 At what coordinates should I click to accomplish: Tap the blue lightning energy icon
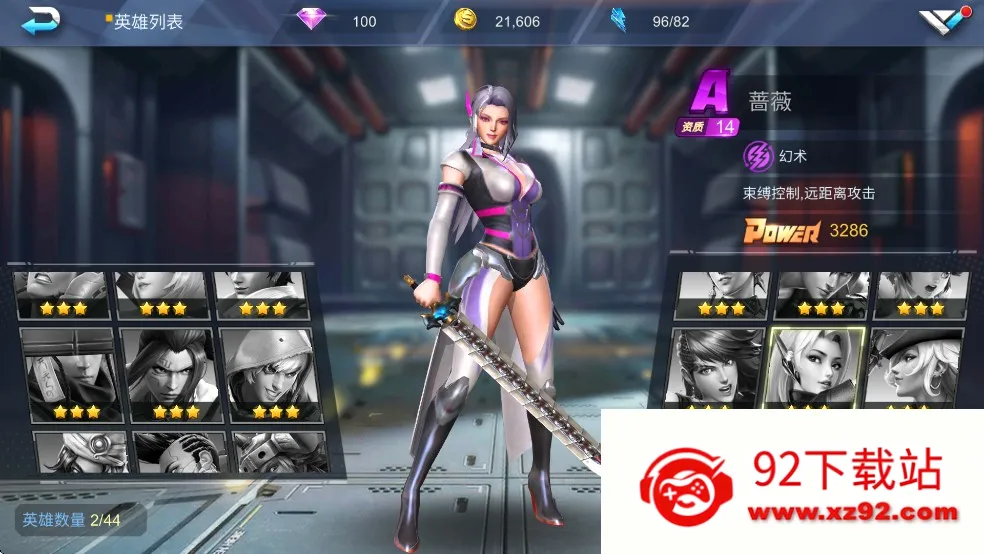click(619, 20)
